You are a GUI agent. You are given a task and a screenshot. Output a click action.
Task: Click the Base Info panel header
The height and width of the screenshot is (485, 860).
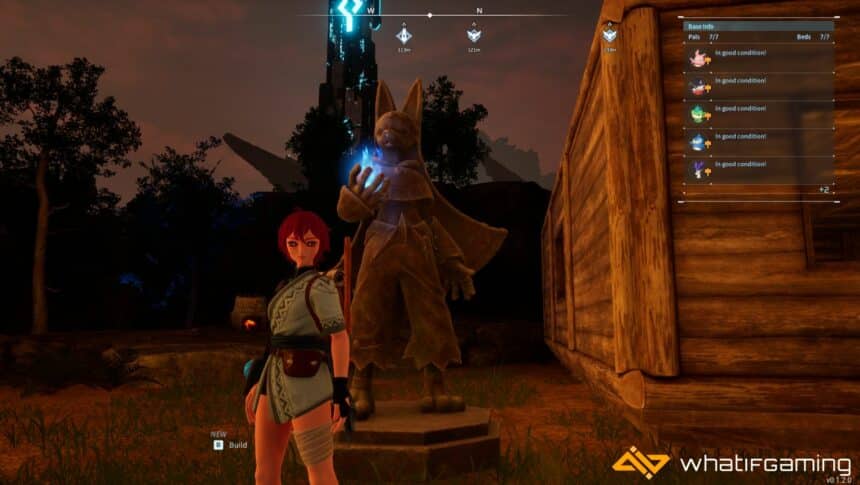[758, 26]
